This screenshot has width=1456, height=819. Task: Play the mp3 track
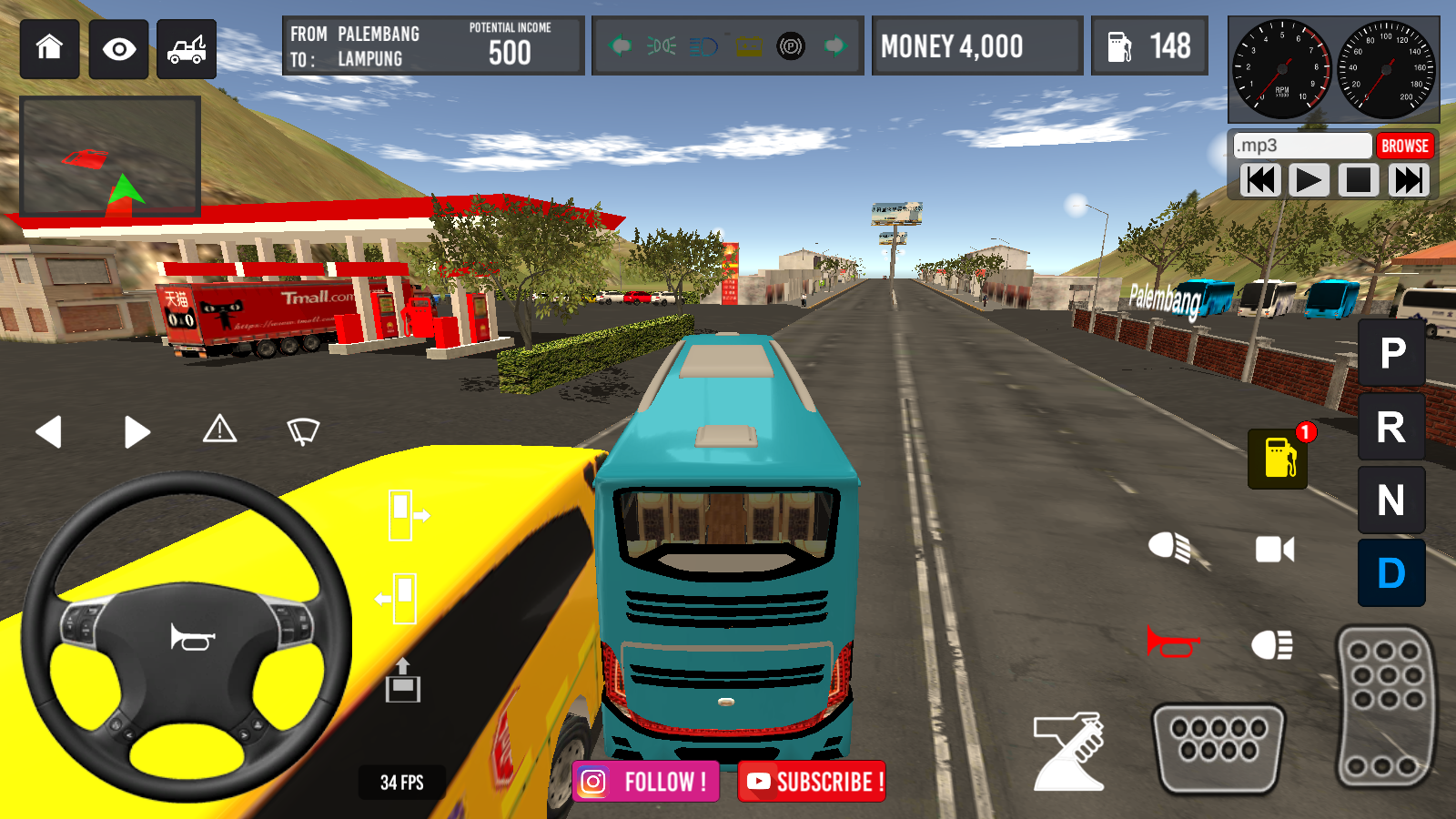coord(1309,180)
